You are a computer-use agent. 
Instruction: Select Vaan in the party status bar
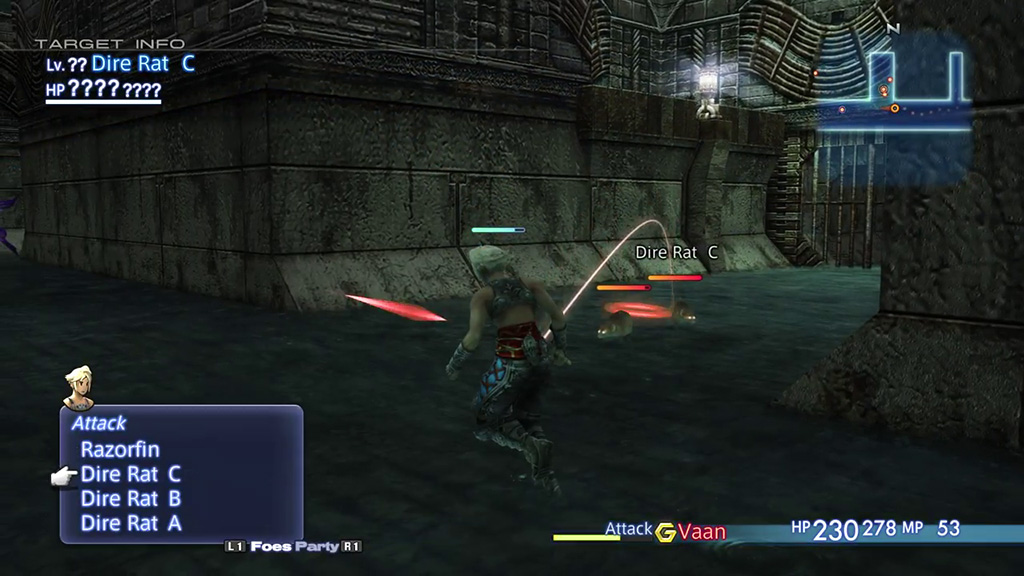tap(702, 532)
